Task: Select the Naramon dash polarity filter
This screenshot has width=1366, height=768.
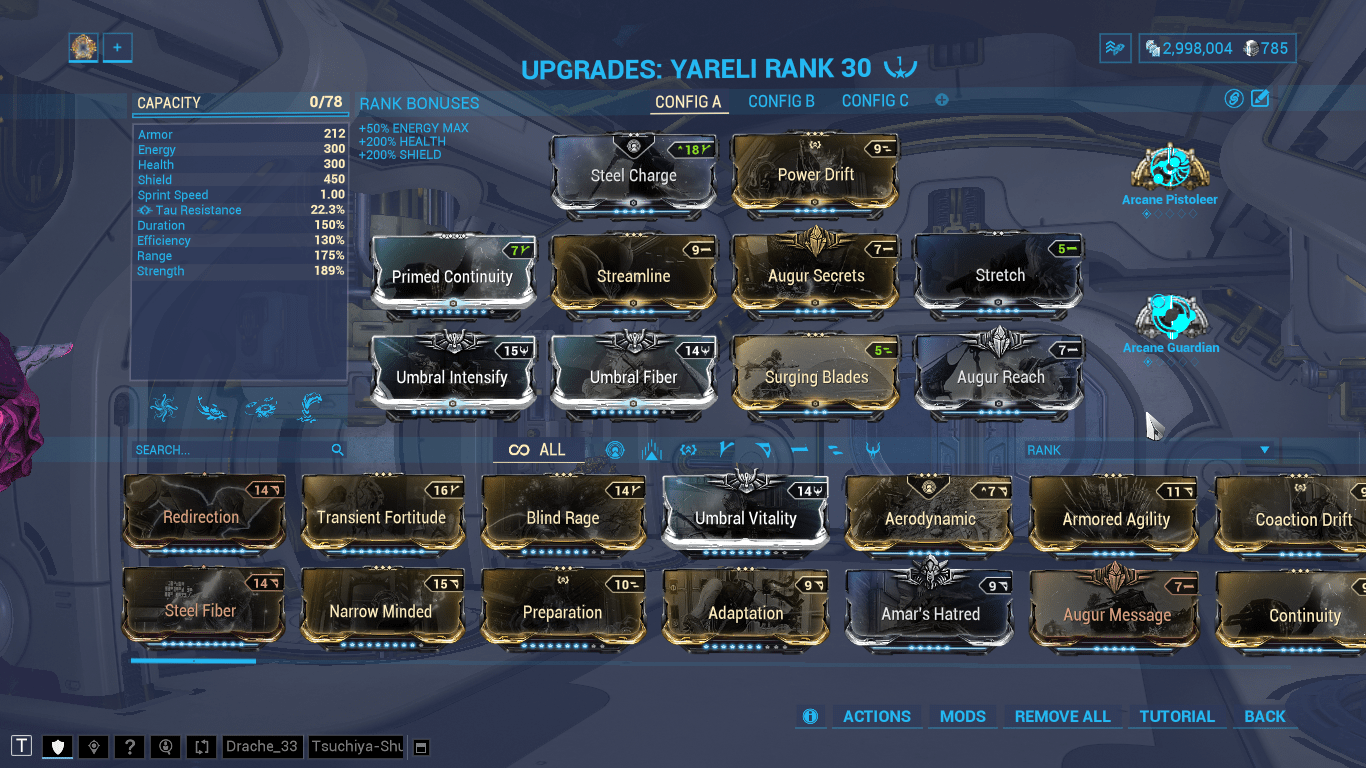Action: pos(798,450)
